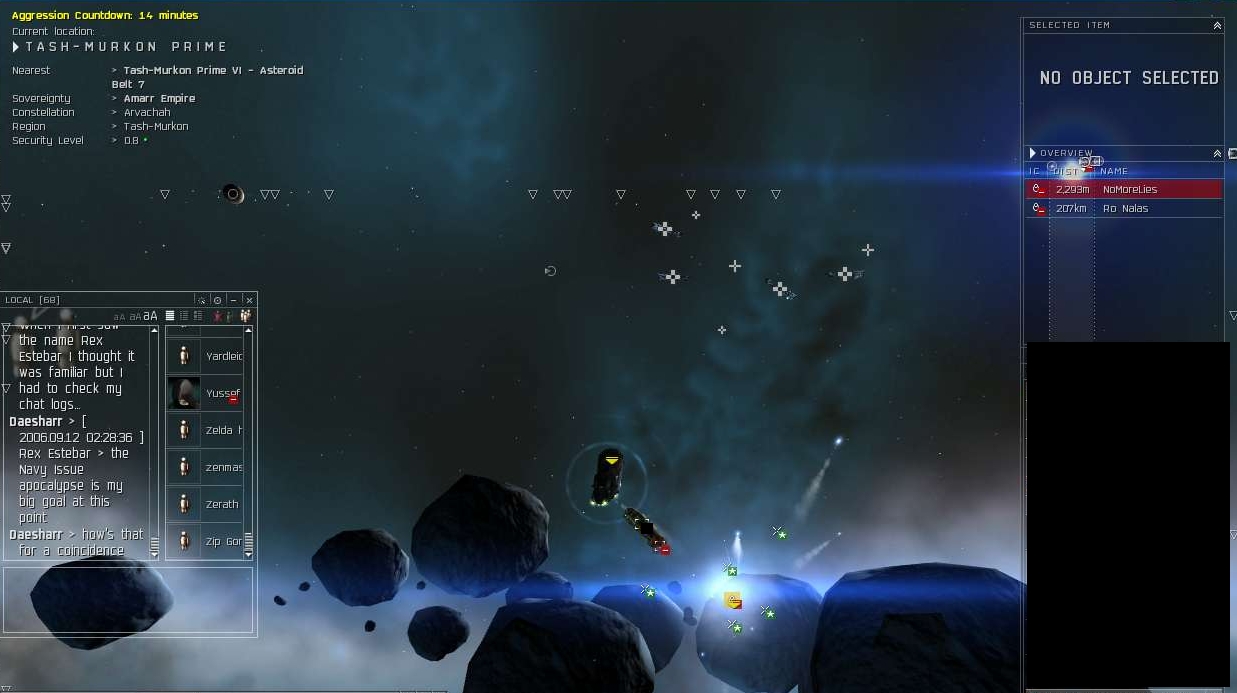Open Arvachah constellation info link
The width and height of the screenshot is (1237, 693).
click(x=146, y=112)
